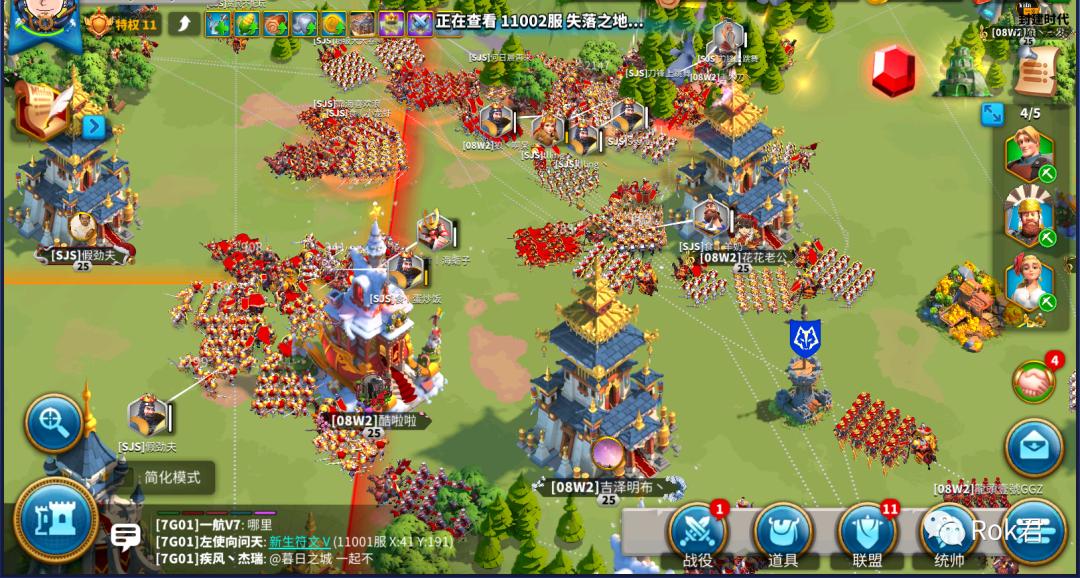Open the mail envelope button
1080x578 pixels.
point(1033,447)
